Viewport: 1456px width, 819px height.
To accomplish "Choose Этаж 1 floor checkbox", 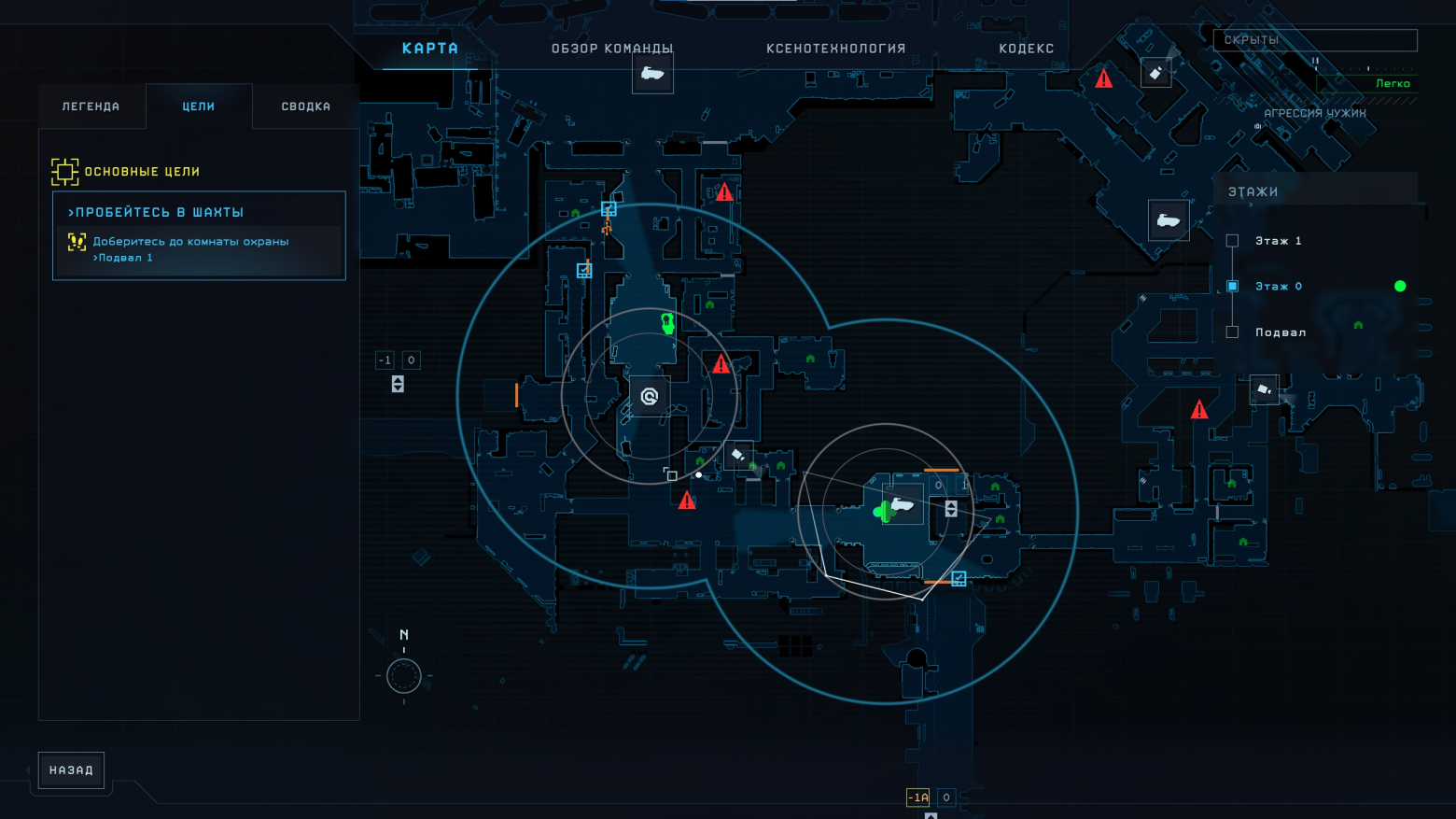I will pos(1232,241).
